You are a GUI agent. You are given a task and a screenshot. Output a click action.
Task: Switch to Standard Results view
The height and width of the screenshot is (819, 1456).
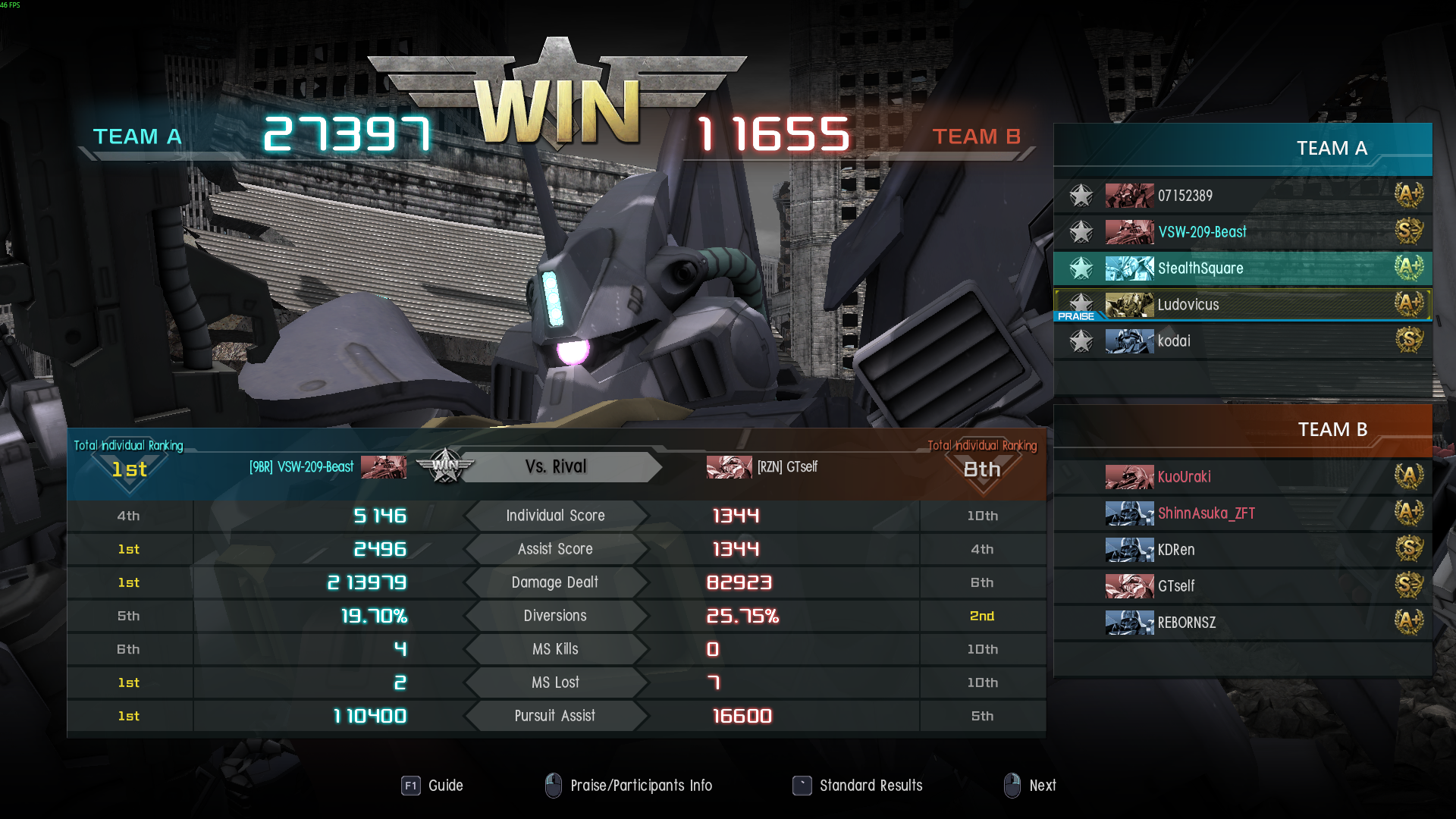pyautogui.click(x=858, y=786)
